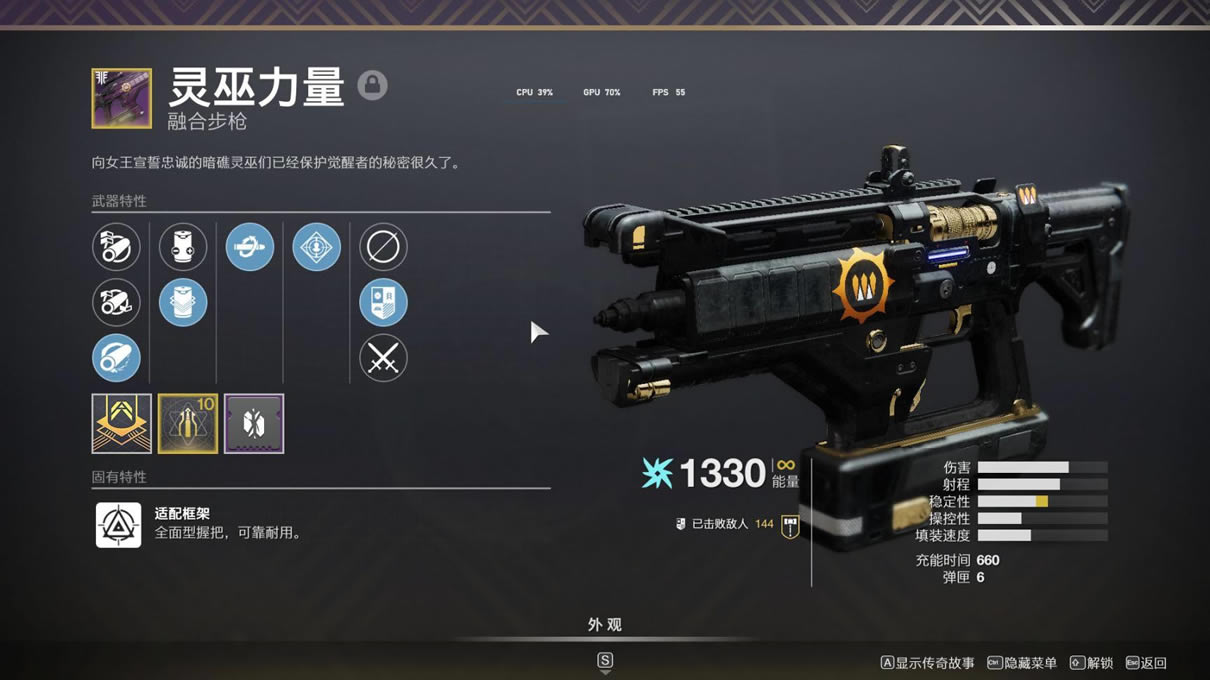Choose the selected blue barrel perk
Screen dimensions: 1210x680
pos(116,358)
